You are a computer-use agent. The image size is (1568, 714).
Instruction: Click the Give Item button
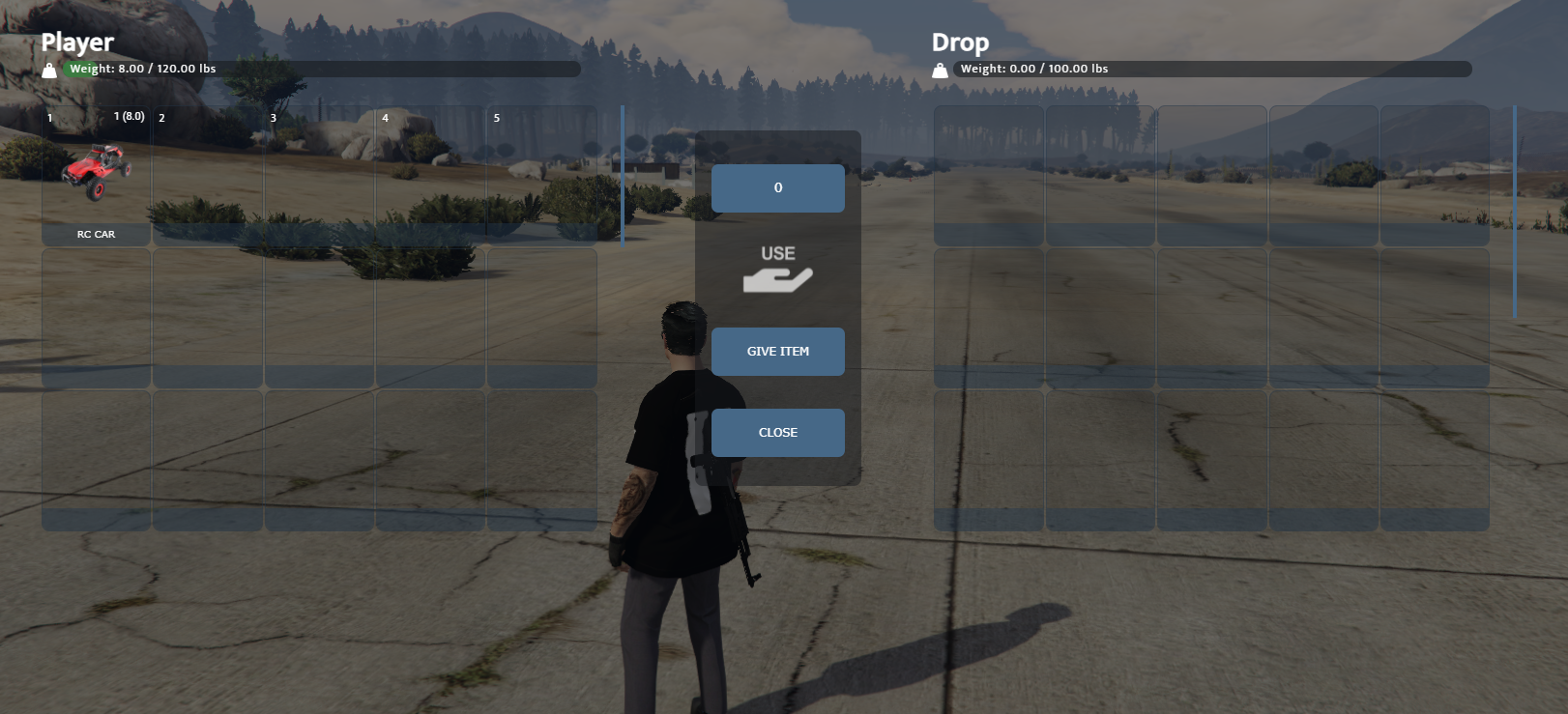[777, 352]
